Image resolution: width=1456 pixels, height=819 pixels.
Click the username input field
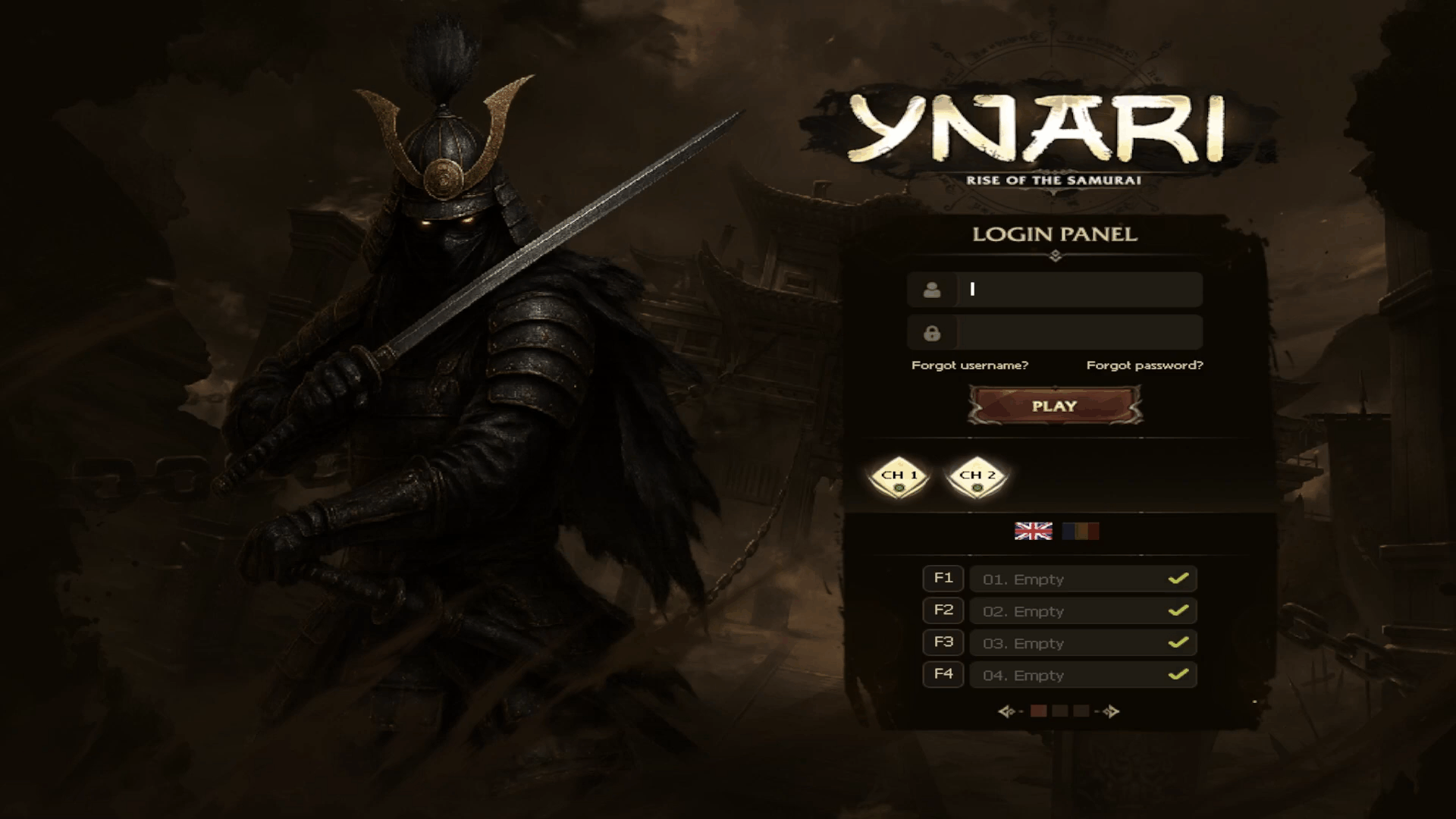coord(1078,289)
